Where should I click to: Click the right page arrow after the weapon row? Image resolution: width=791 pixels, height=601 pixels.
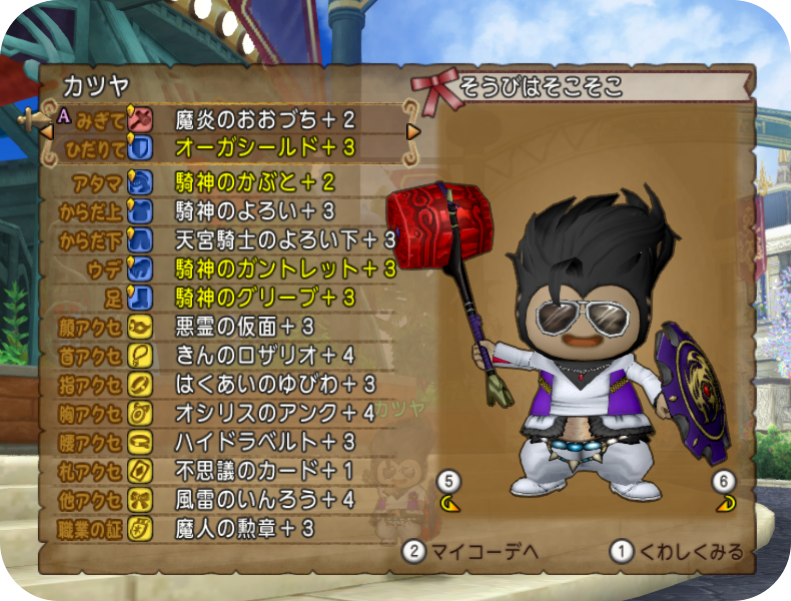coord(412,132)
